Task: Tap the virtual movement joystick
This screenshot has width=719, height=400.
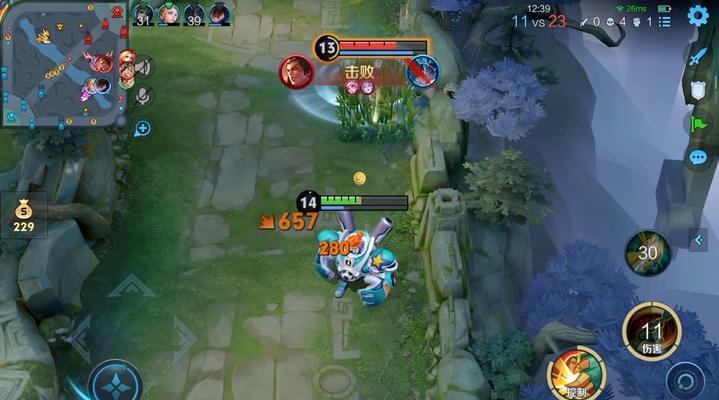Action: click(115, 382)
